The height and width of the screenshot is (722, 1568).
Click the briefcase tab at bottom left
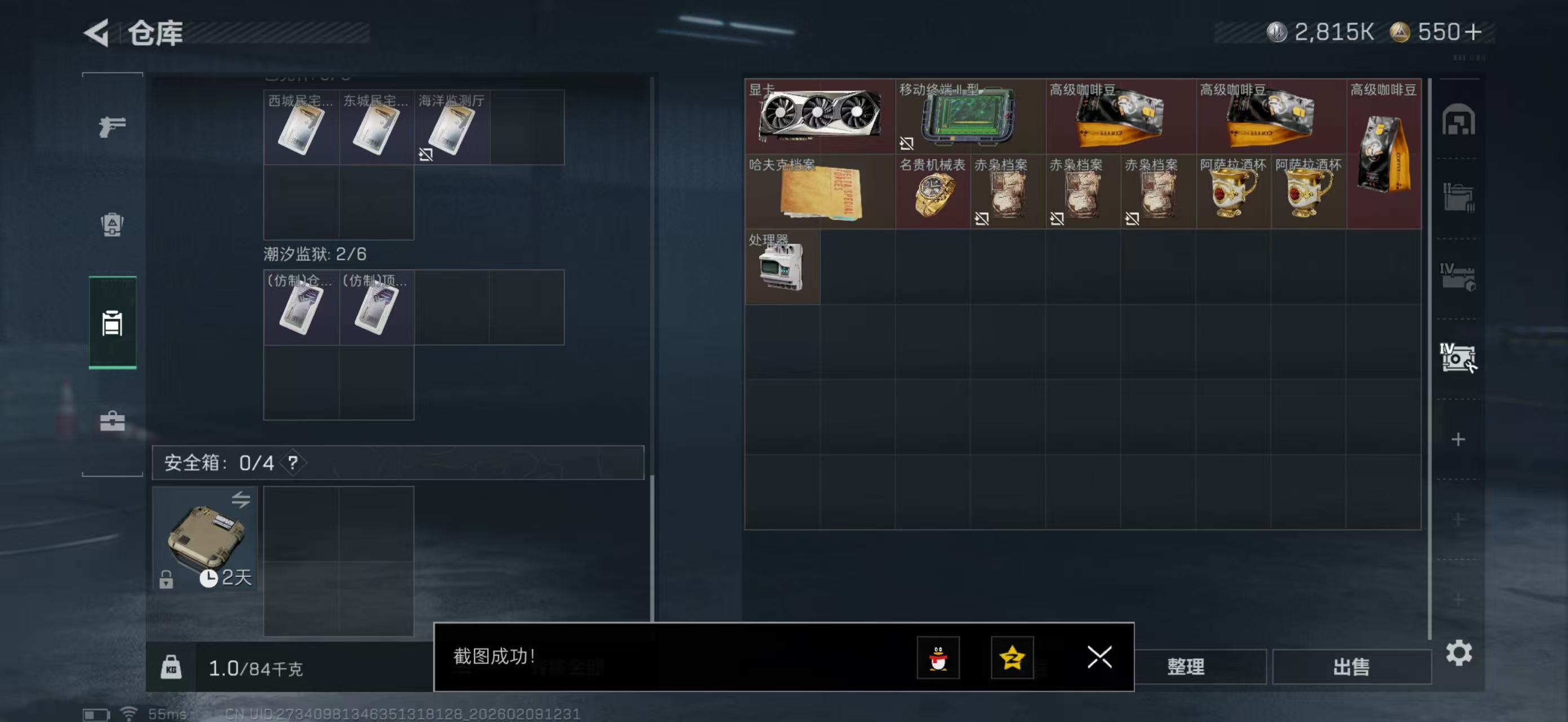pos(112,421)
